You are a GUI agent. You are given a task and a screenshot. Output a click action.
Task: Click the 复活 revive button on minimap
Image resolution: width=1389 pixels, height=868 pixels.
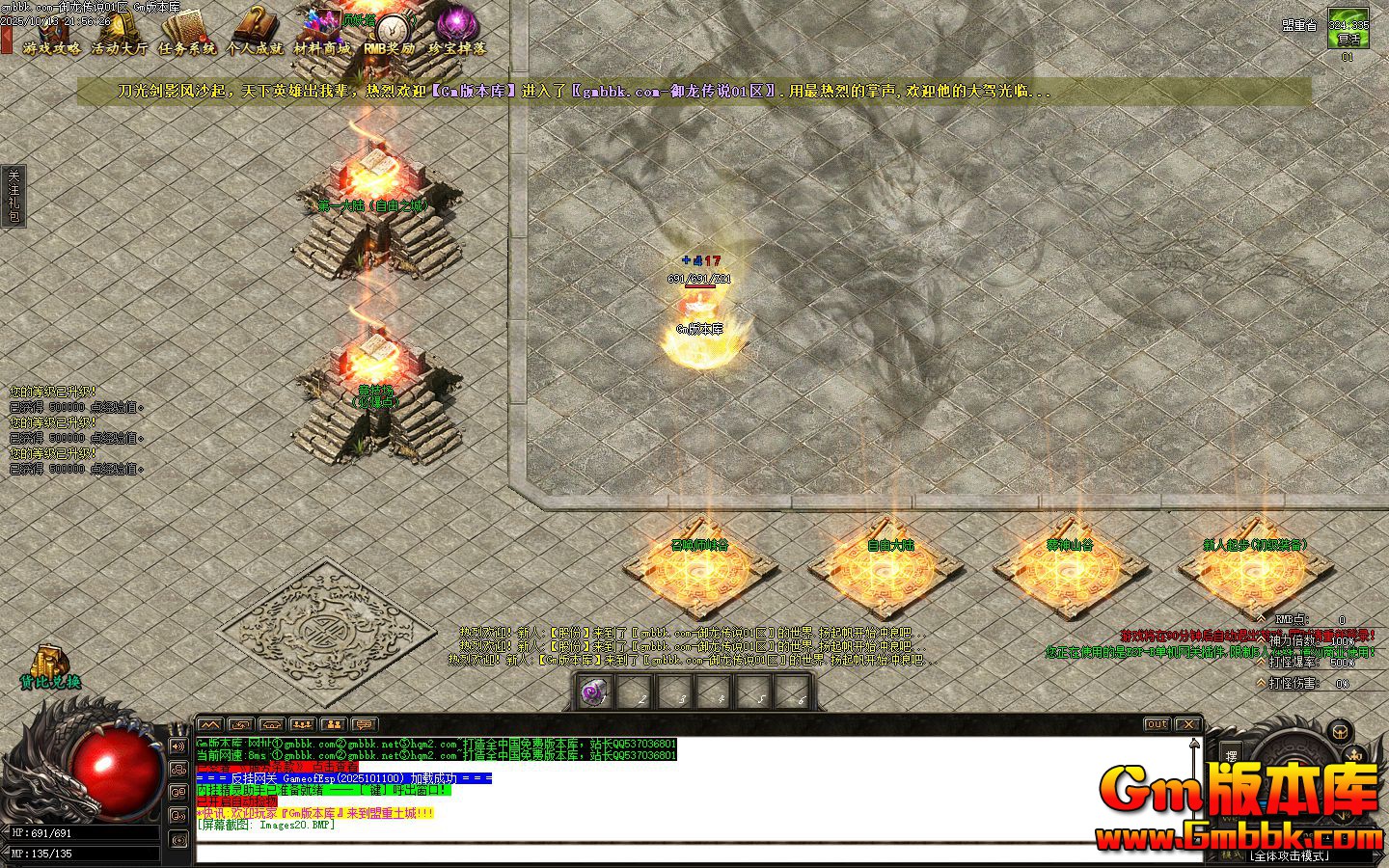[x=1348, y=40]
